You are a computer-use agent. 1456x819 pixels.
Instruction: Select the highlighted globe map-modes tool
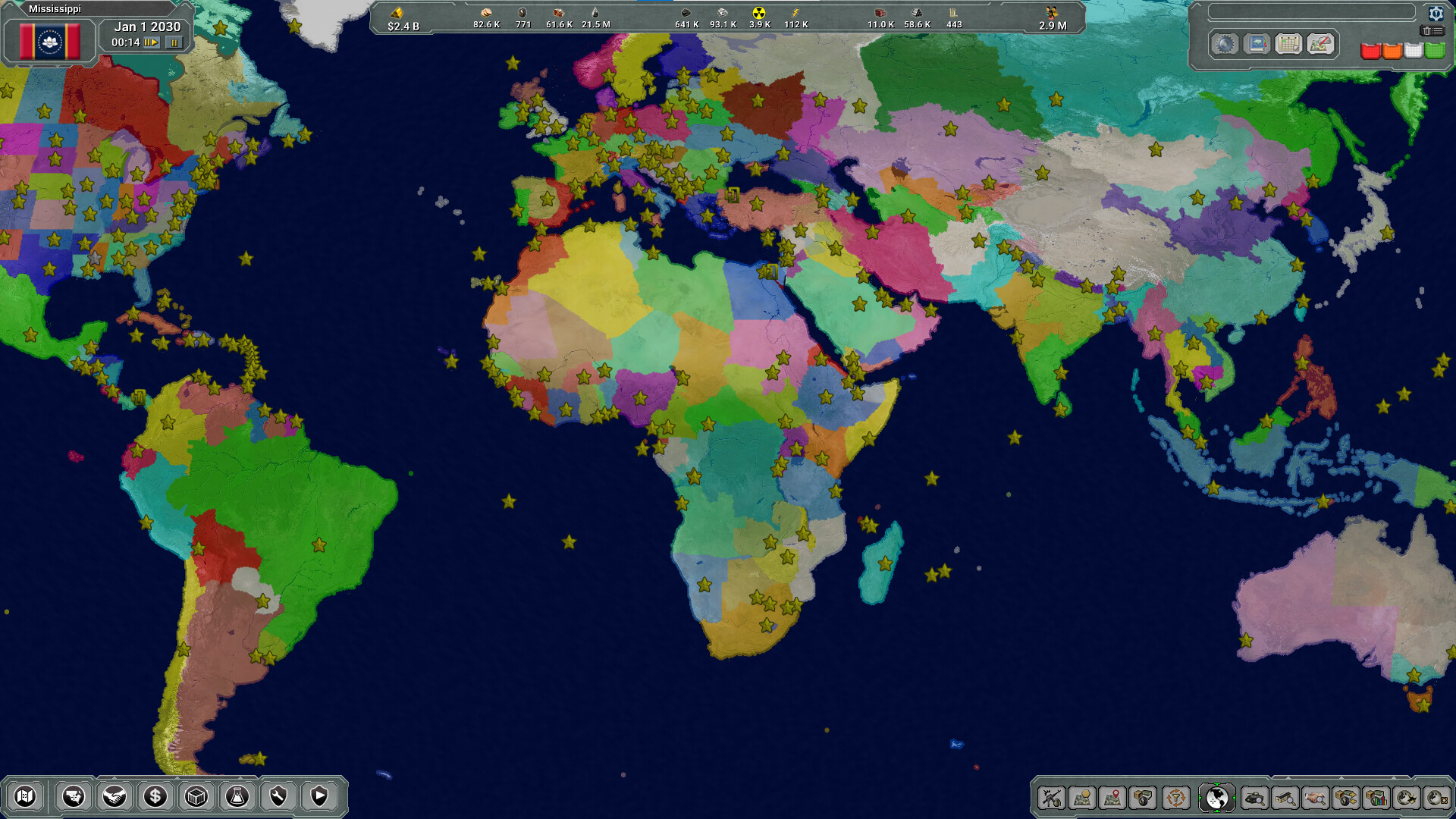click(x=1216, y=799)
